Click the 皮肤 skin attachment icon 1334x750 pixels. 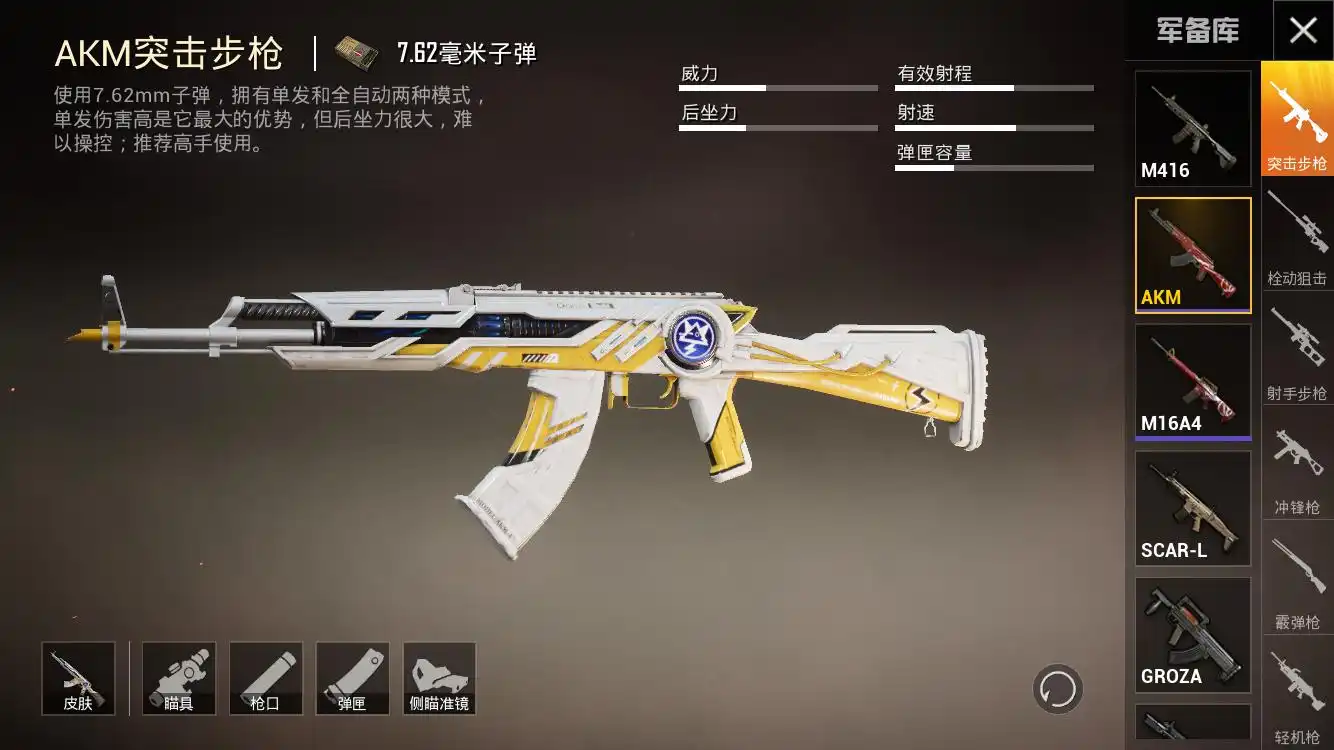pyautogui.click(x=79, y=678)
